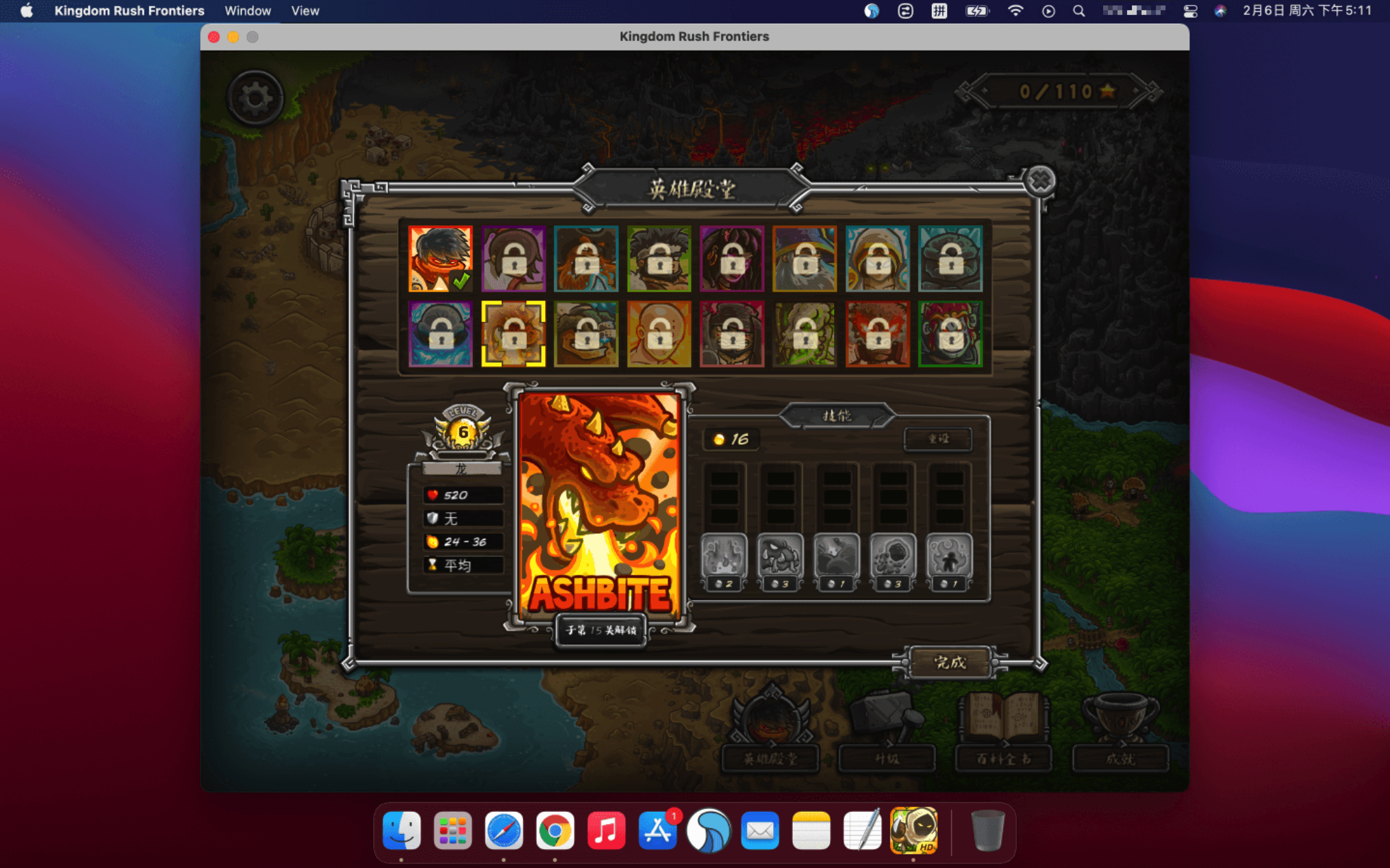Minimize the Kingdom Rush Frontiers window
Viewport: 1390px width, 868px height.
233,37
